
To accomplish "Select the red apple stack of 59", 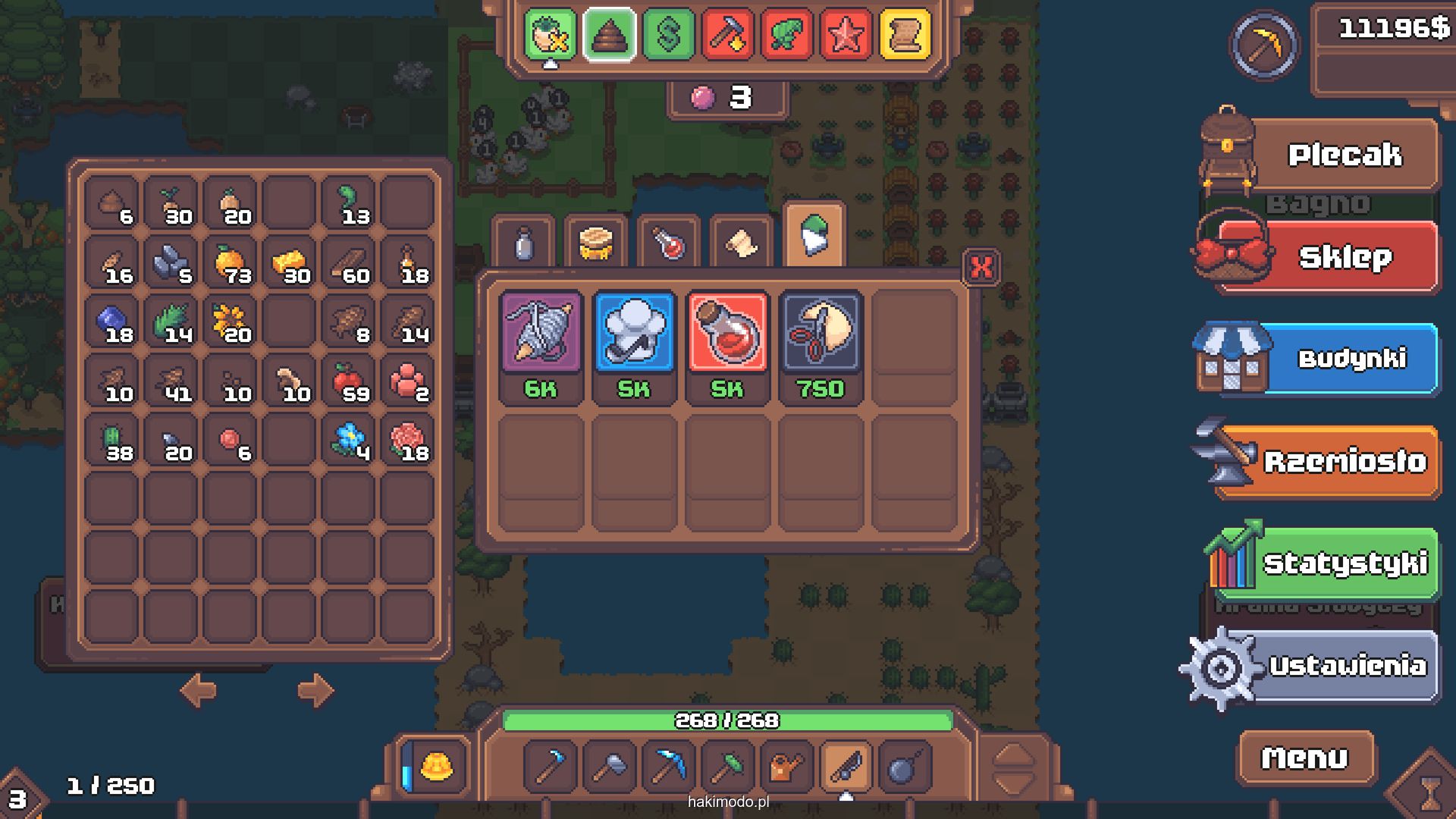I will (x=348, y=383).
